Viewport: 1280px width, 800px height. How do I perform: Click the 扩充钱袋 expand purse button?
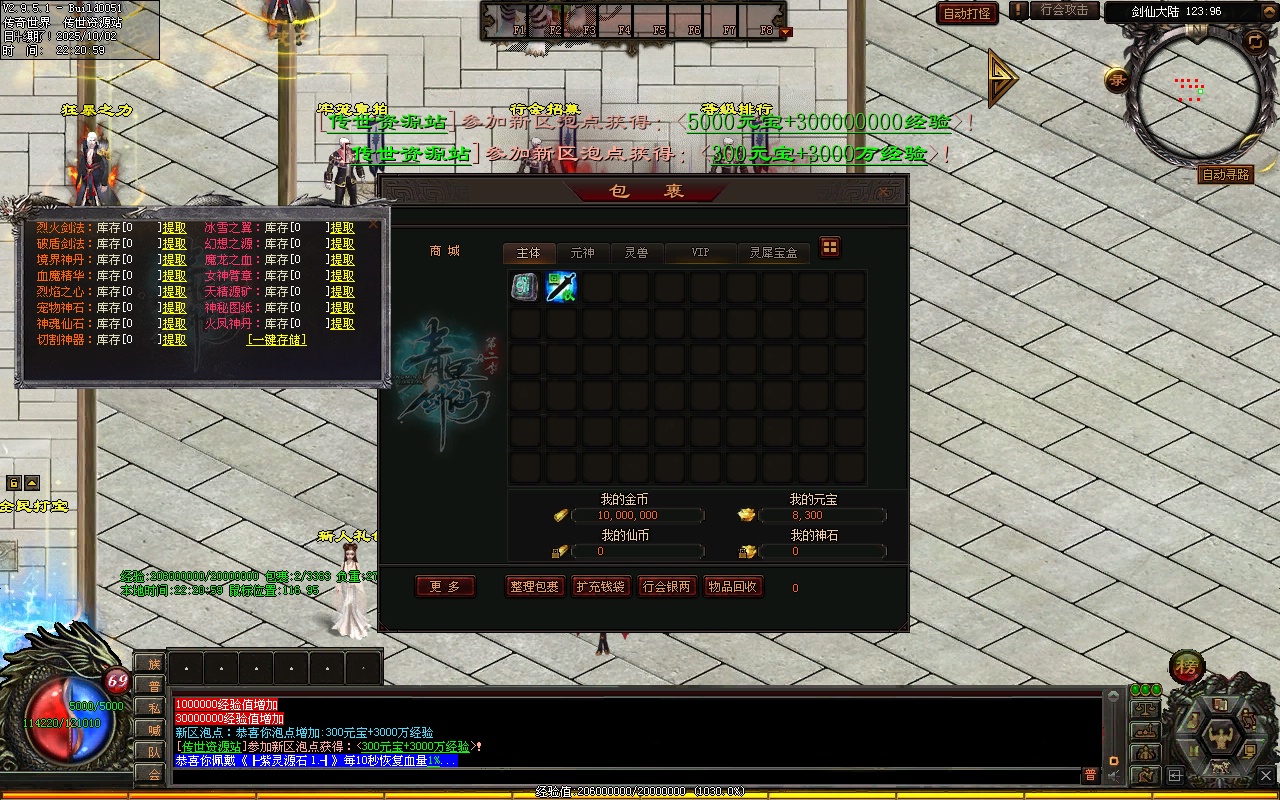[600, 587]
